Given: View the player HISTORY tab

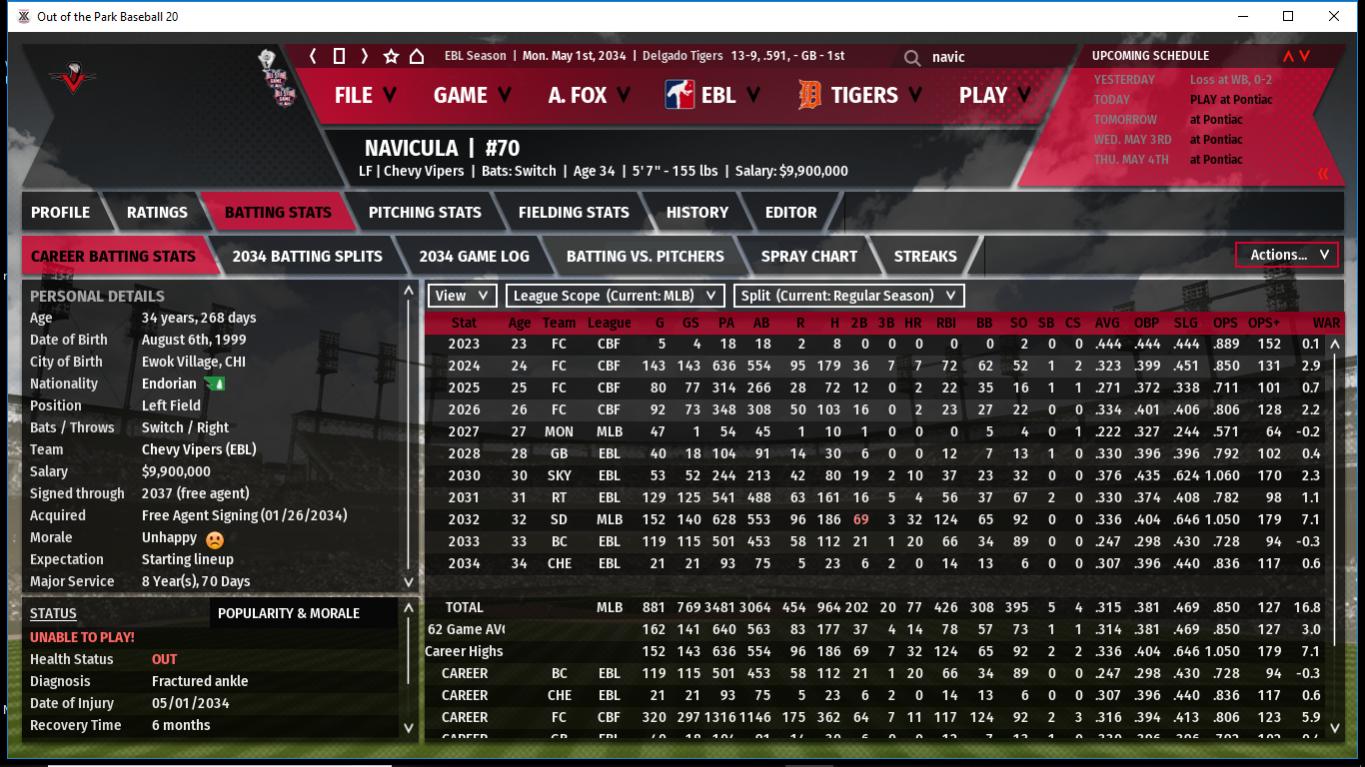Looking at the screenshot, I should pyautogui.click(x=697, y=212).
